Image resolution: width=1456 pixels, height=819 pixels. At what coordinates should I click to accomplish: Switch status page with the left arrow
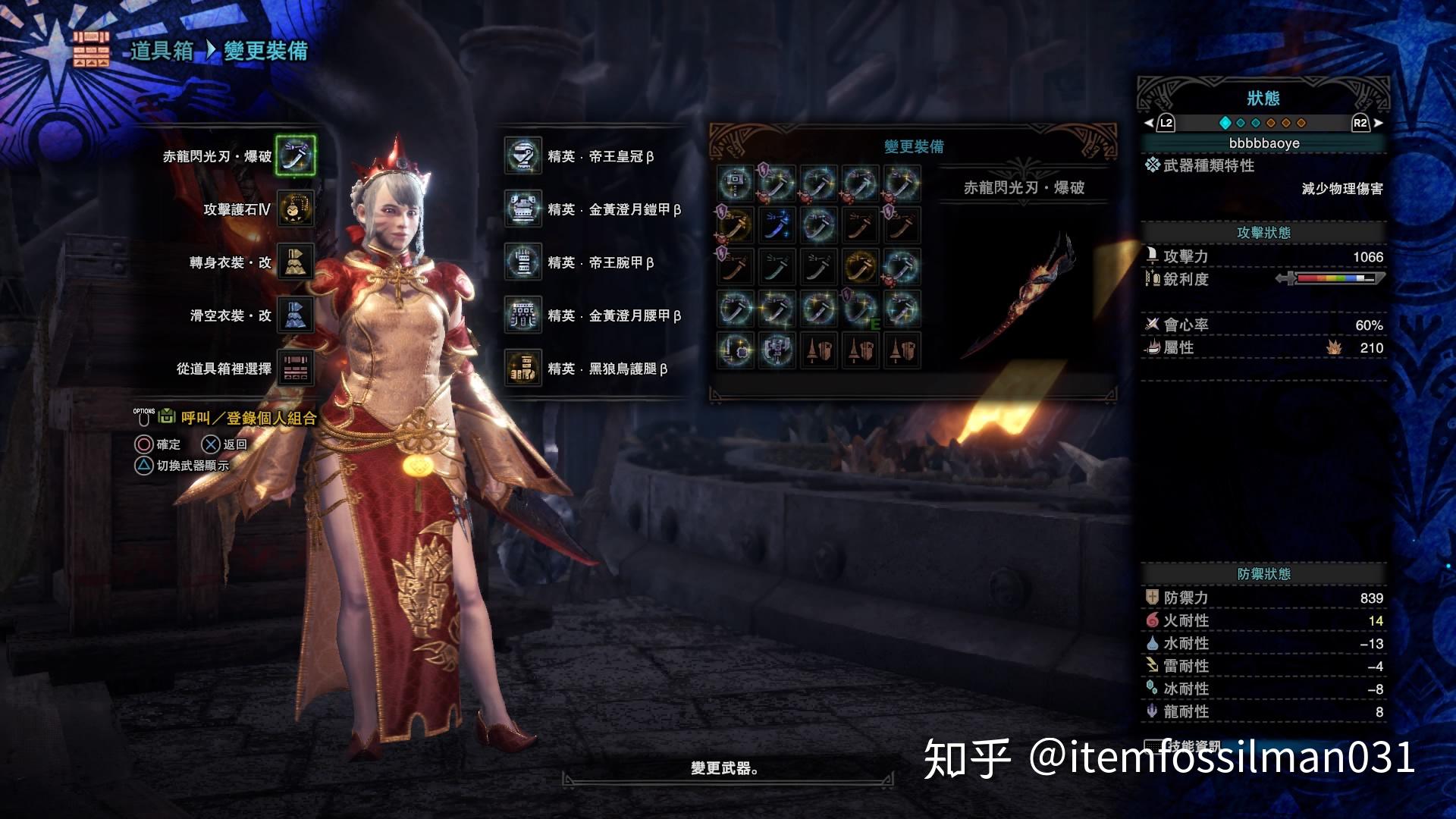[1159, 123]
